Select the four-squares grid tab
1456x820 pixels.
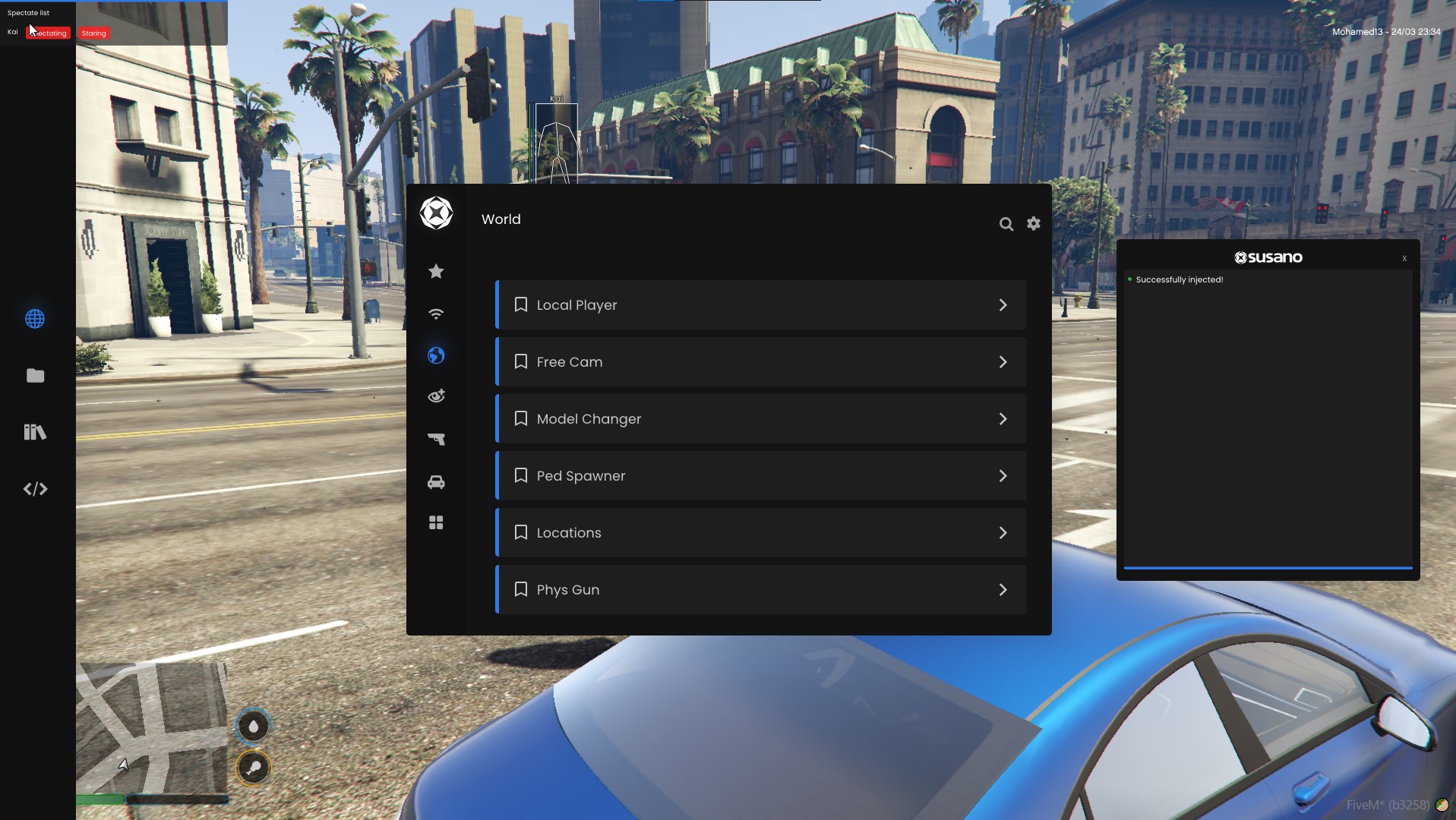pos(436,523)
